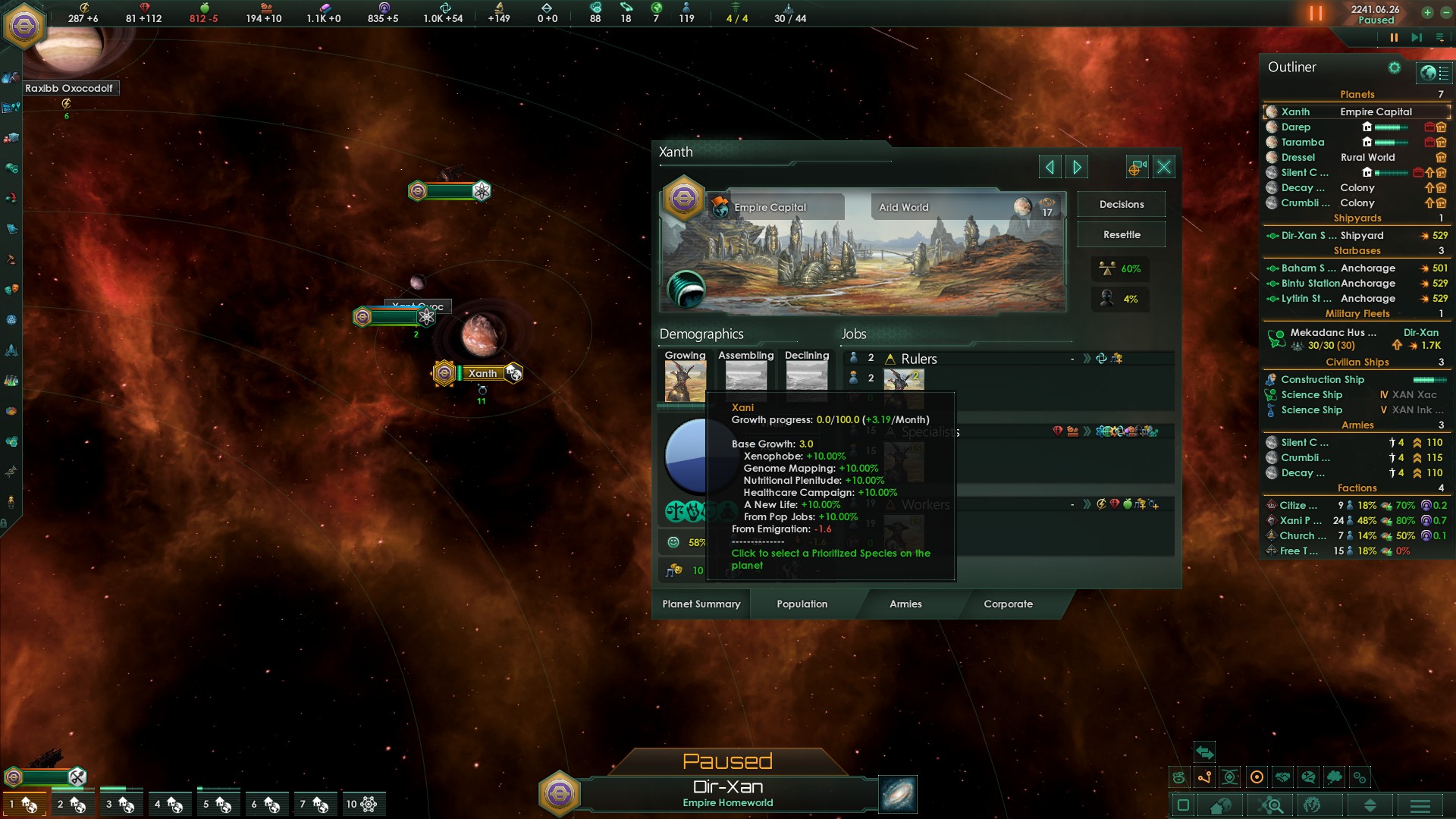This screenshot has height=819, width=1456.
Task: Open the Decisions menu
Action: tap(1121, 205)
